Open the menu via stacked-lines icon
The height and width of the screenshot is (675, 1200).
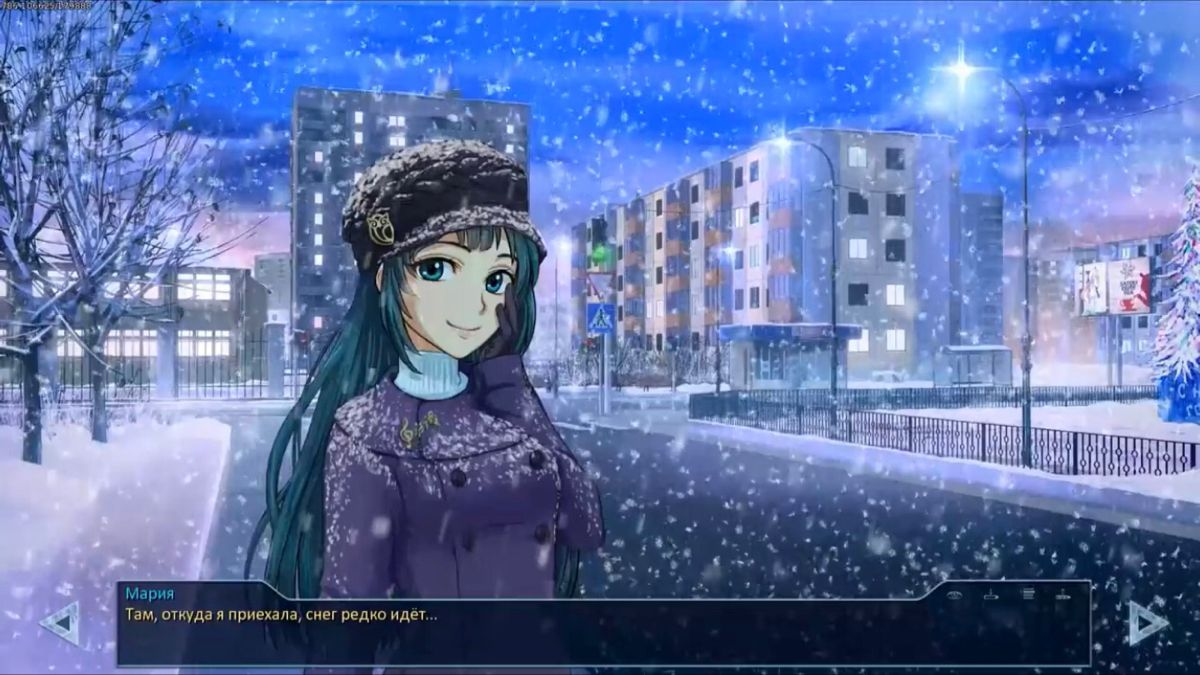[x=1027, y=594]
